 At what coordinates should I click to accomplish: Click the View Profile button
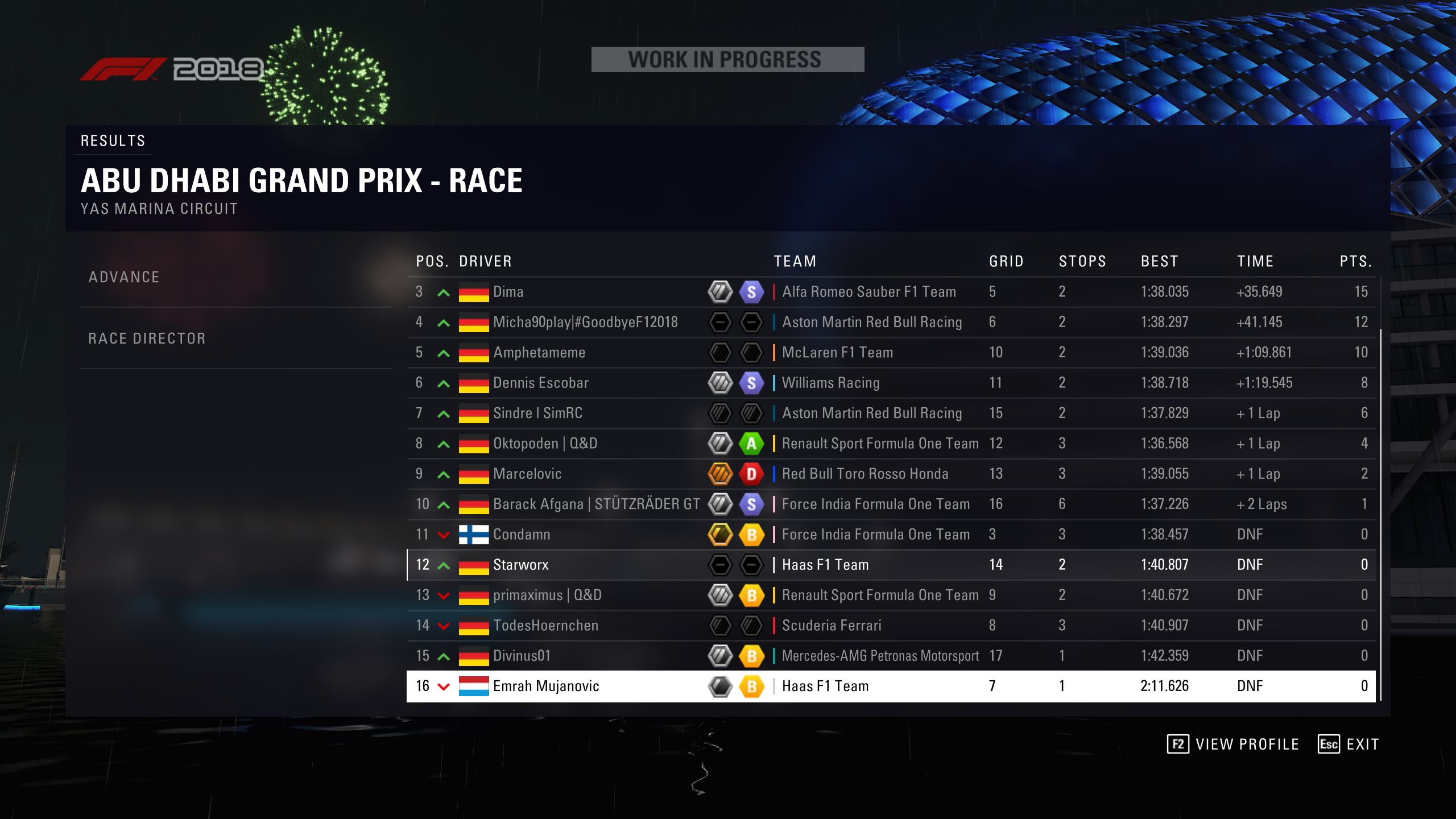pos(1233,744)
